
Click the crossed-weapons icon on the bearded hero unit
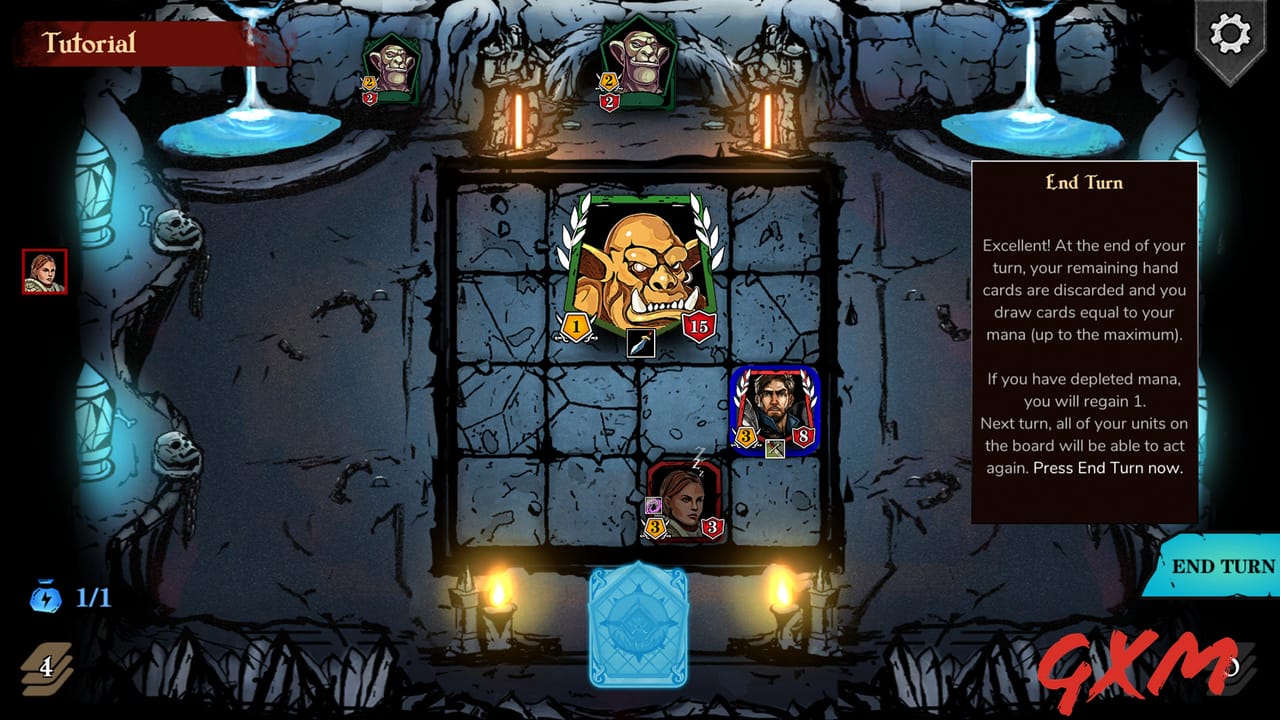(x=773, y=450)
